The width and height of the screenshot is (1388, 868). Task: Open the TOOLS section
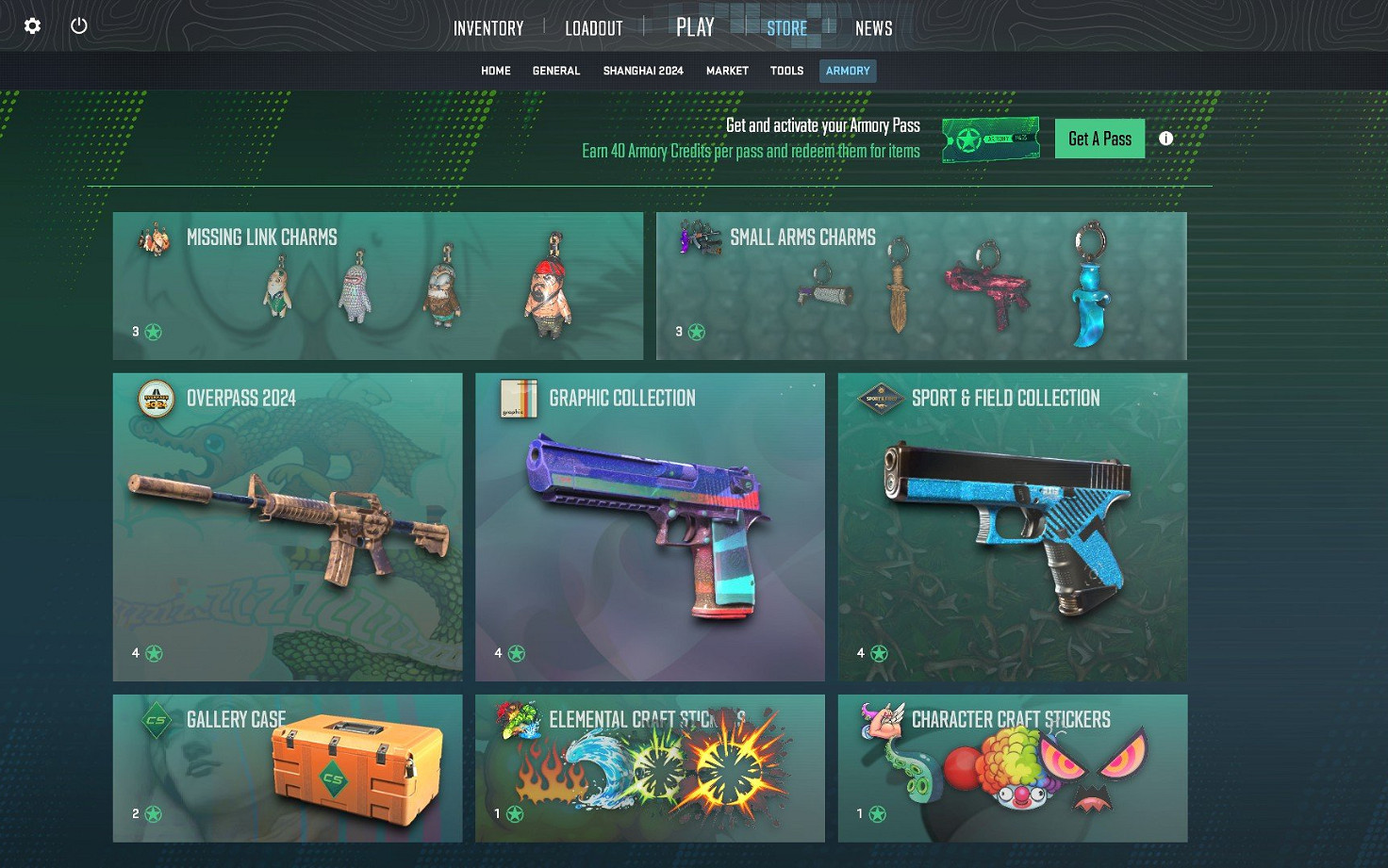click(x=786, y=70)
